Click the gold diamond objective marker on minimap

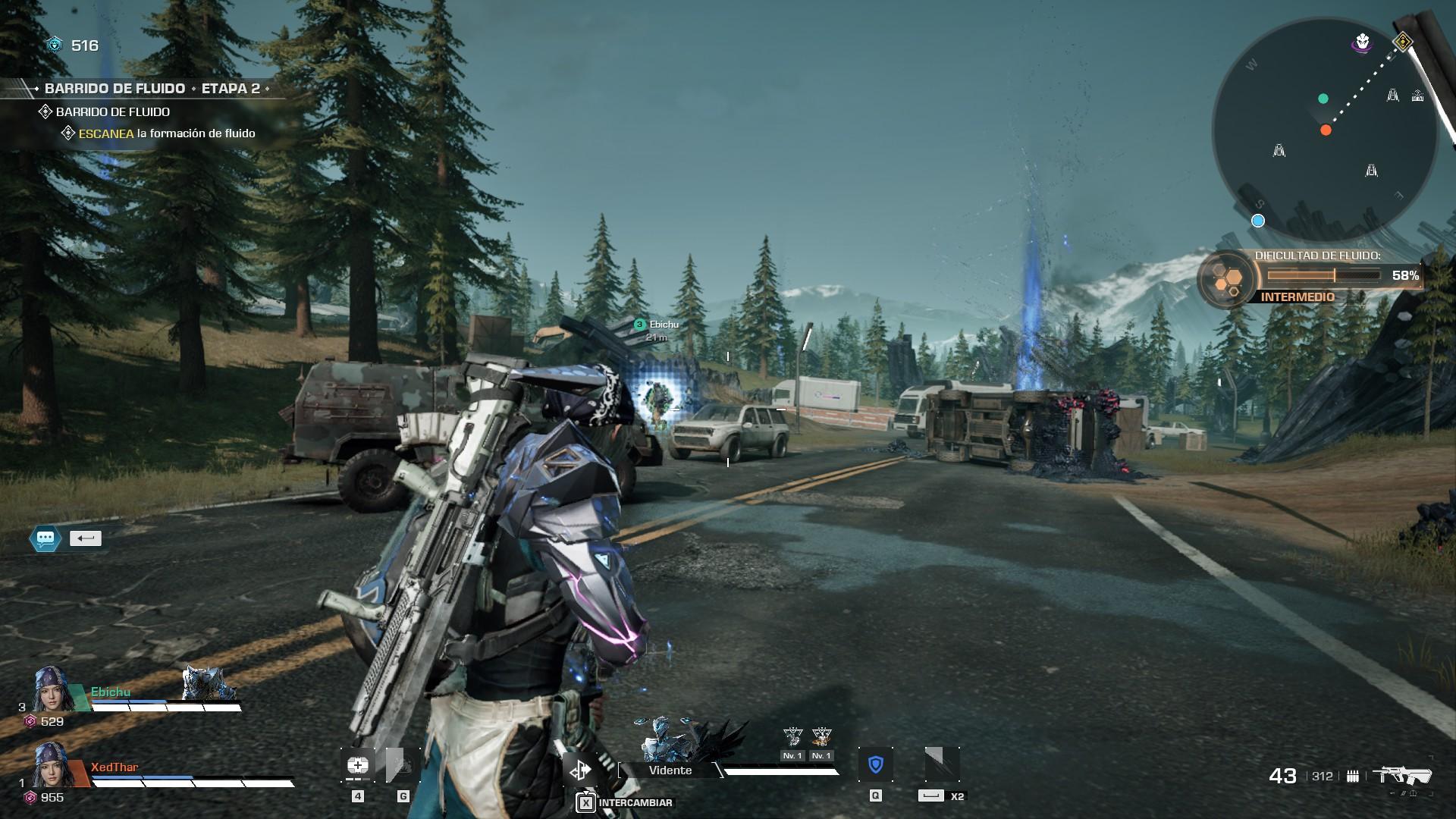(1403, 42)
